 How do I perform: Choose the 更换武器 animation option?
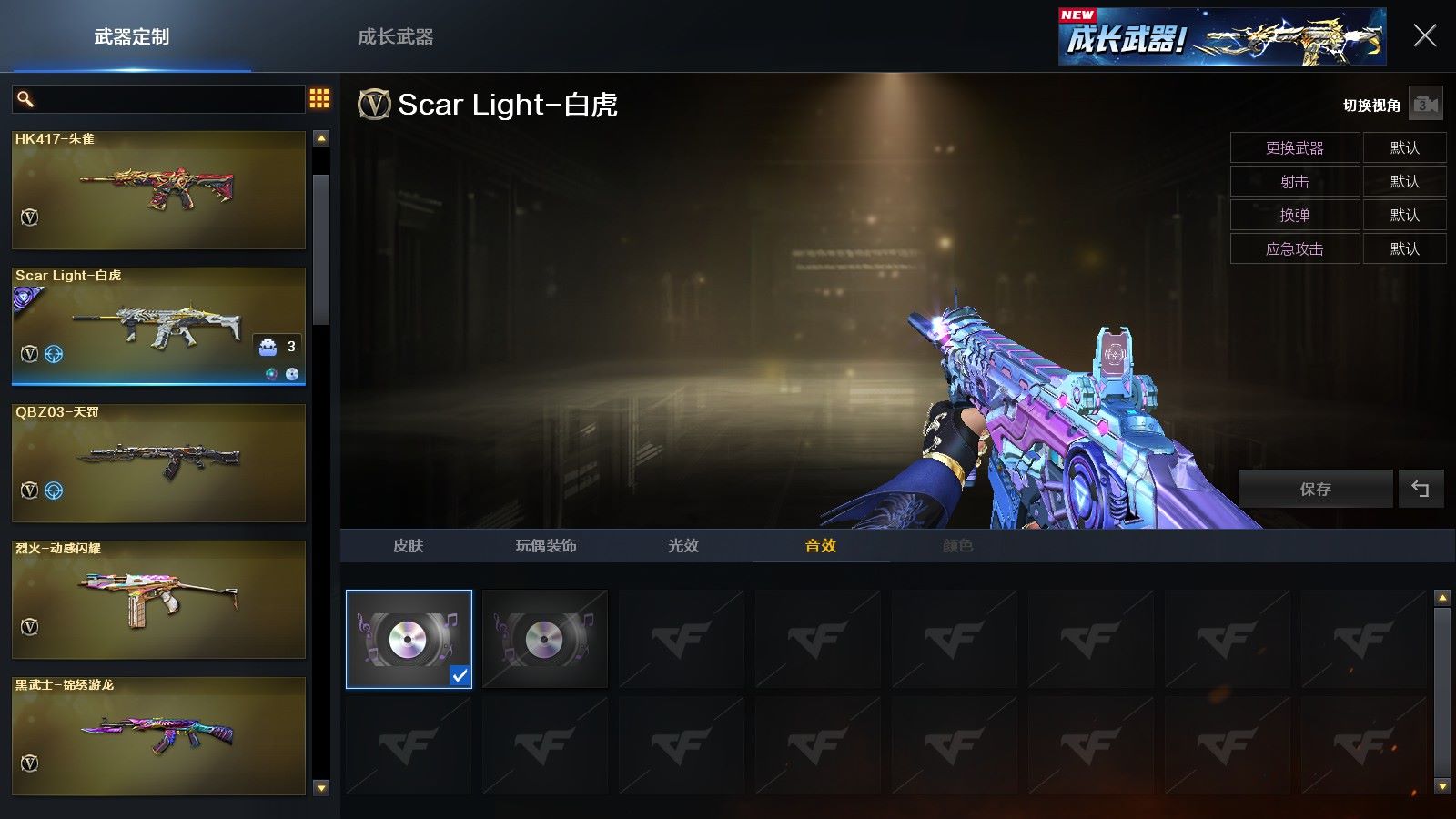(x=1294, y=148)
